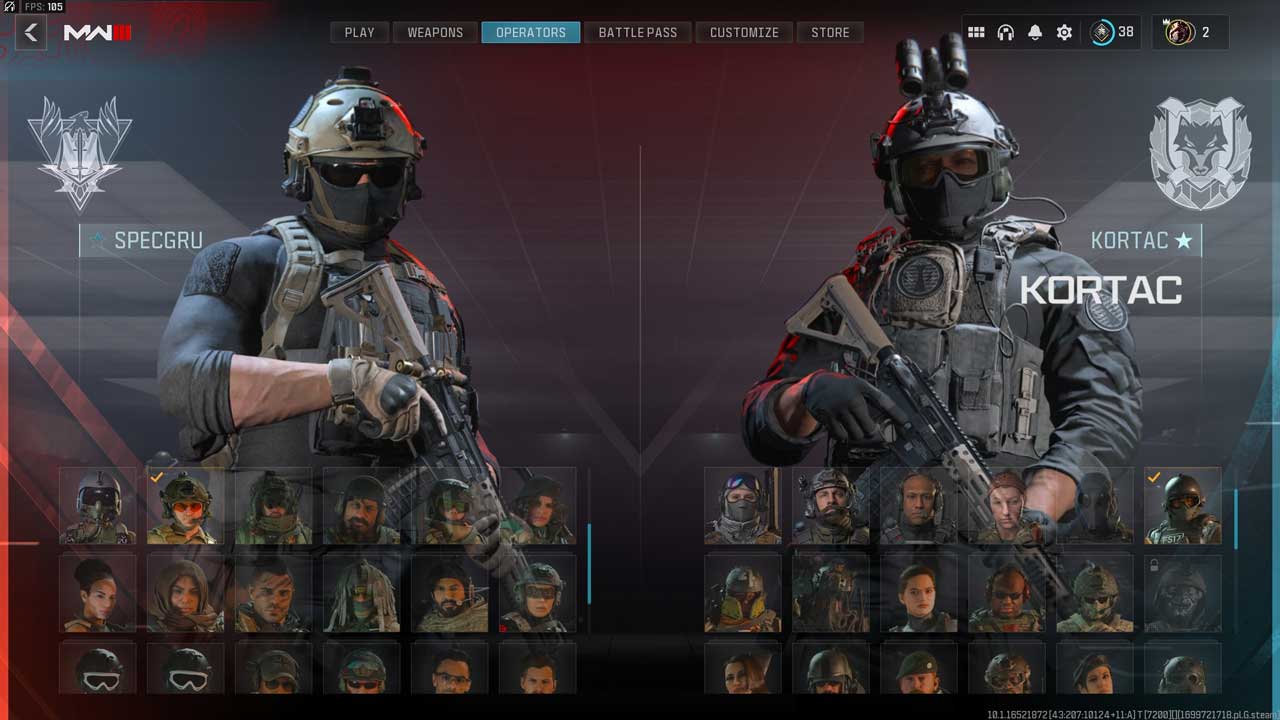Open settings with the gear icon
This screenshot has width=1280, height=720.
pos(1064,33)
